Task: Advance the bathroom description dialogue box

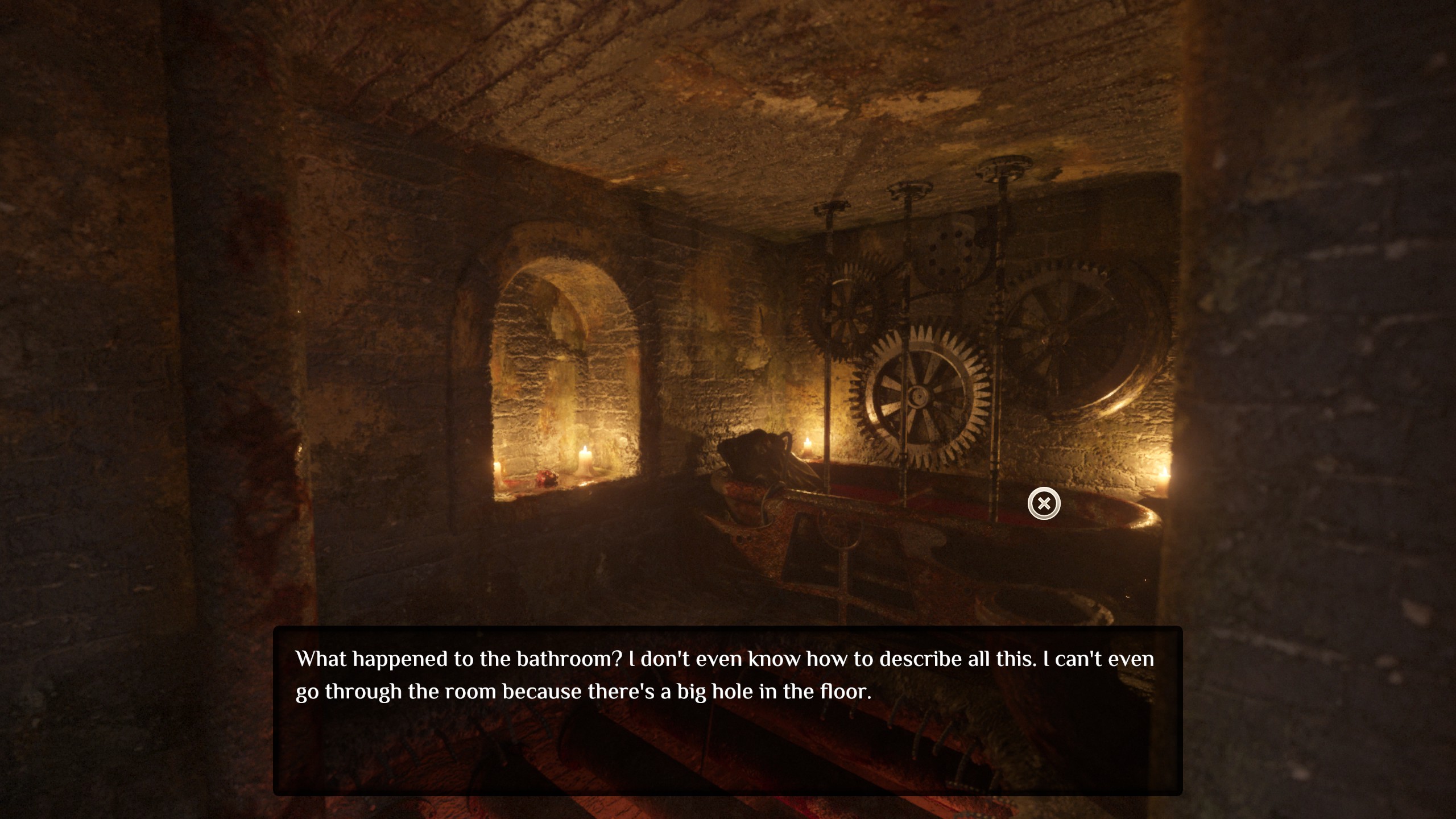Action: click(727, 710)
